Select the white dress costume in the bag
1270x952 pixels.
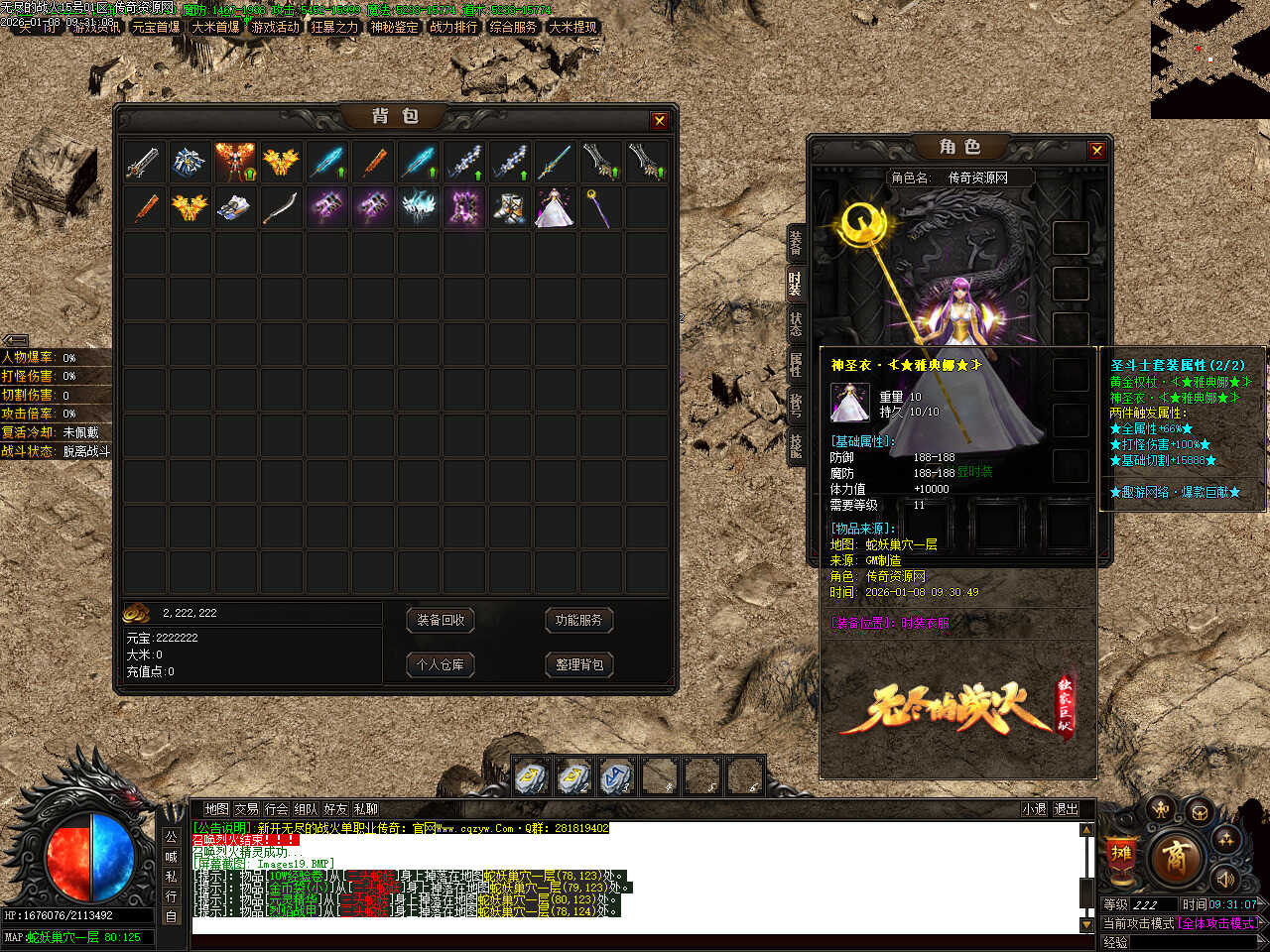pos(554,208)
